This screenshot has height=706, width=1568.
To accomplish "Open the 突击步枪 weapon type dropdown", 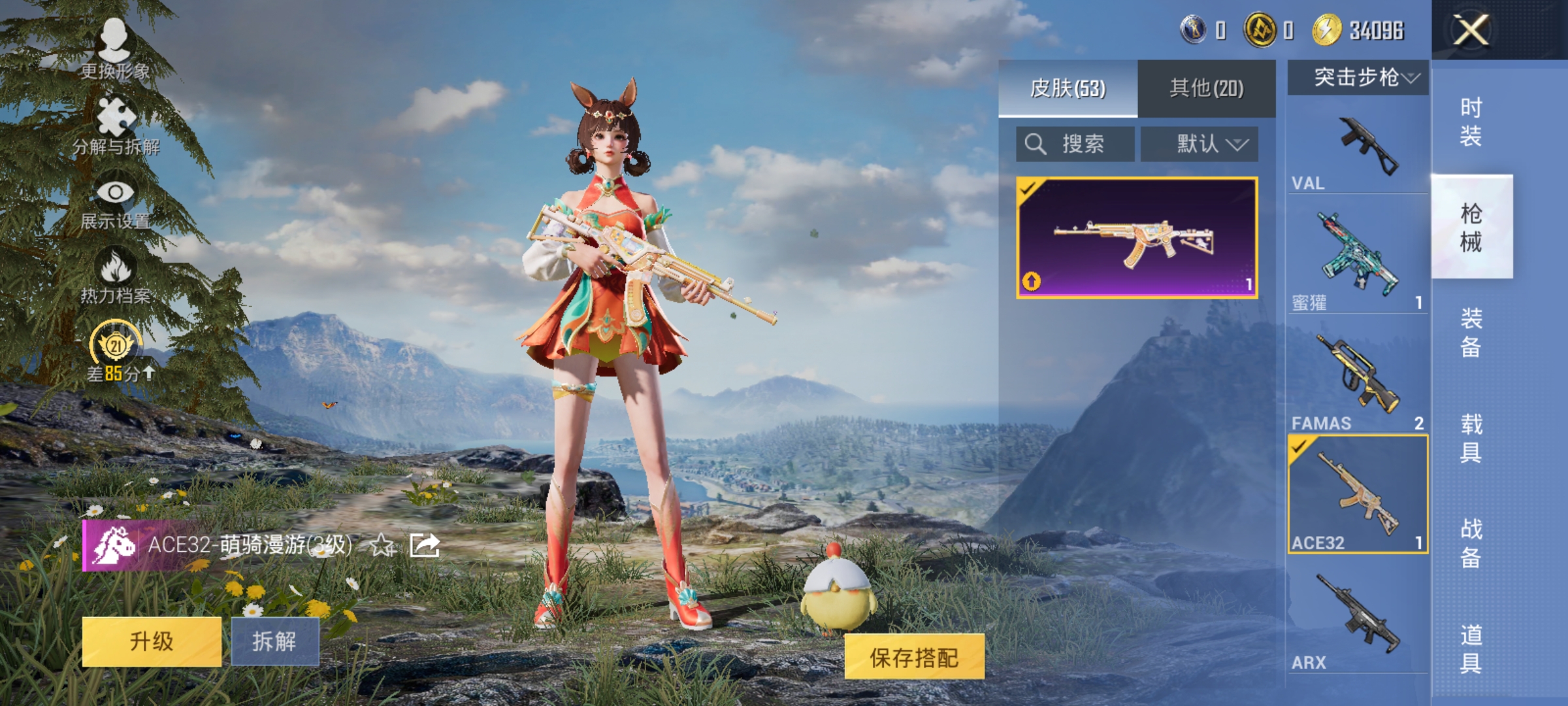I will pos(1356,76).
